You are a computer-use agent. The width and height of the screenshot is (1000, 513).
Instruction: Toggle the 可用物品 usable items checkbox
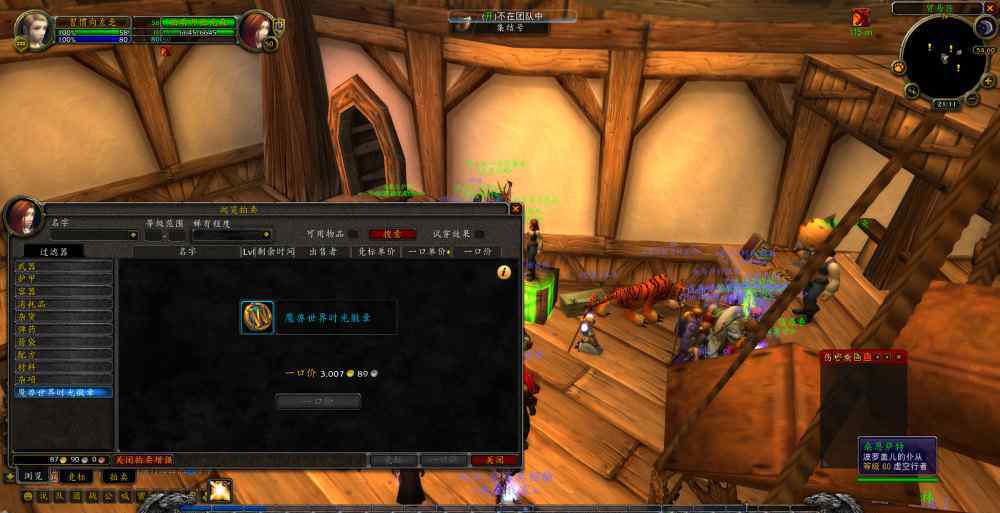[353, 234]
